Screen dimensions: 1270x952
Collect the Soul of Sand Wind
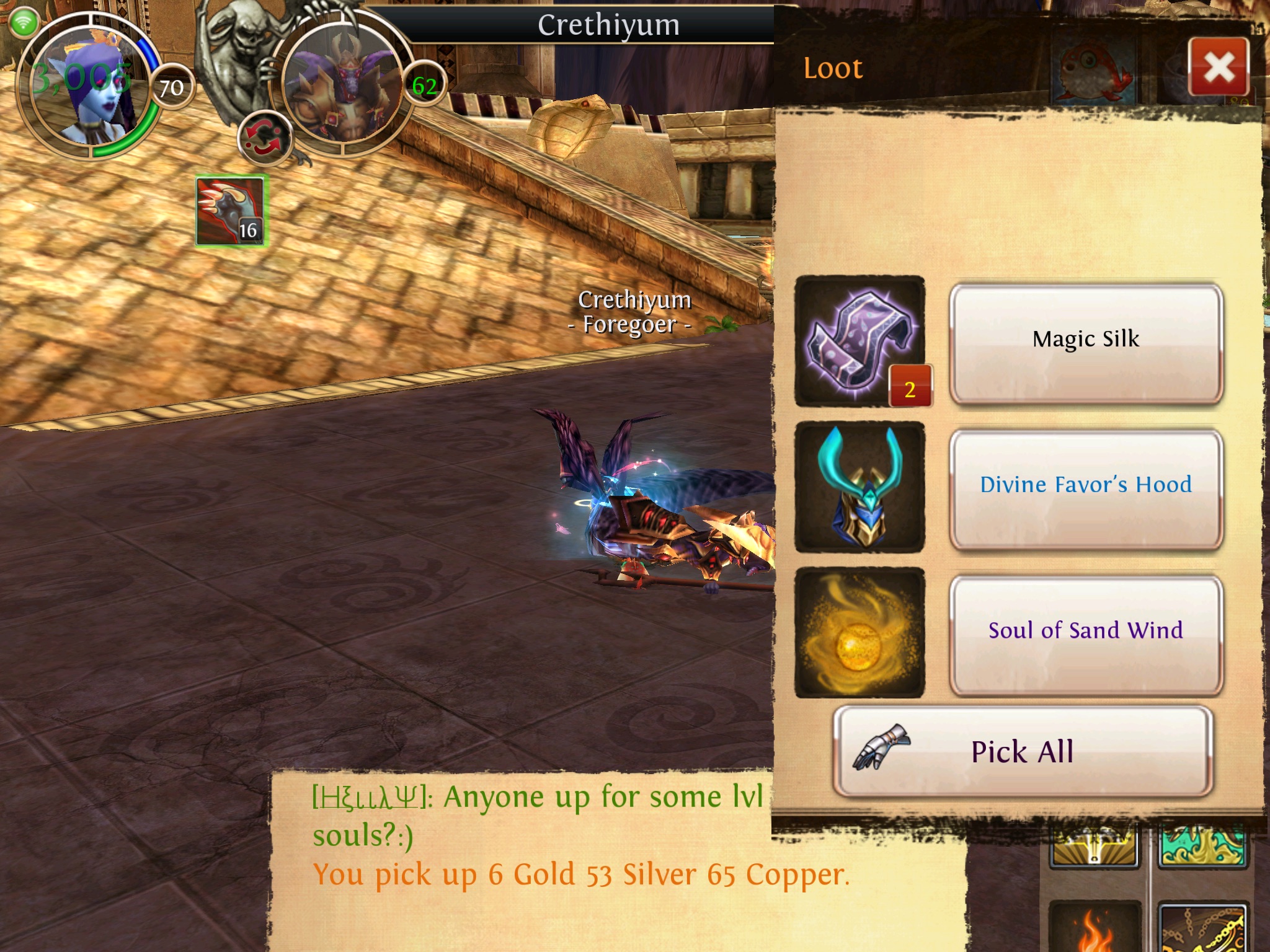click(x=1085, y=633)
